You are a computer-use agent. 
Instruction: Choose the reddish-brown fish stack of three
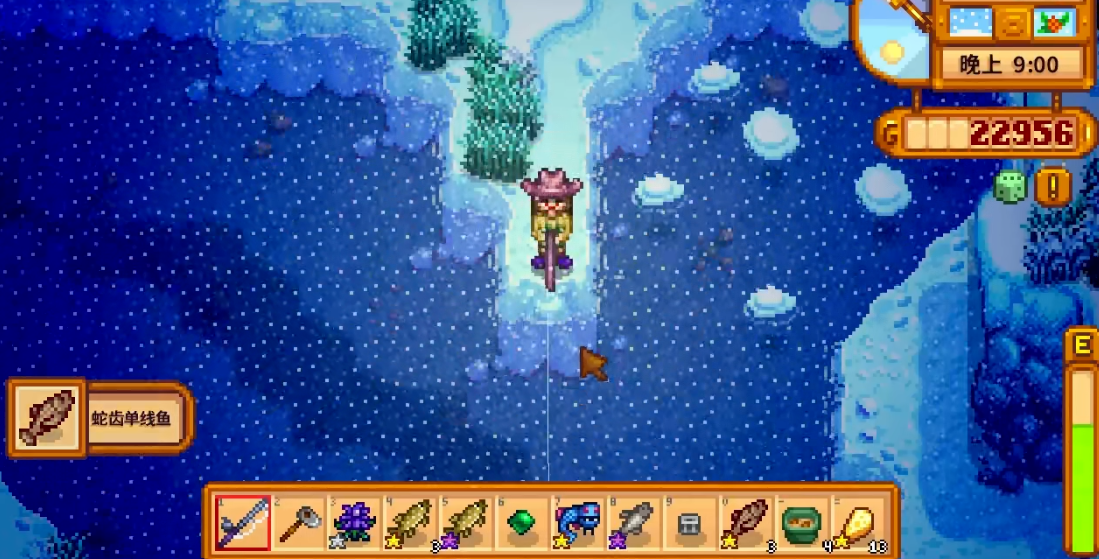coord(744,522)
